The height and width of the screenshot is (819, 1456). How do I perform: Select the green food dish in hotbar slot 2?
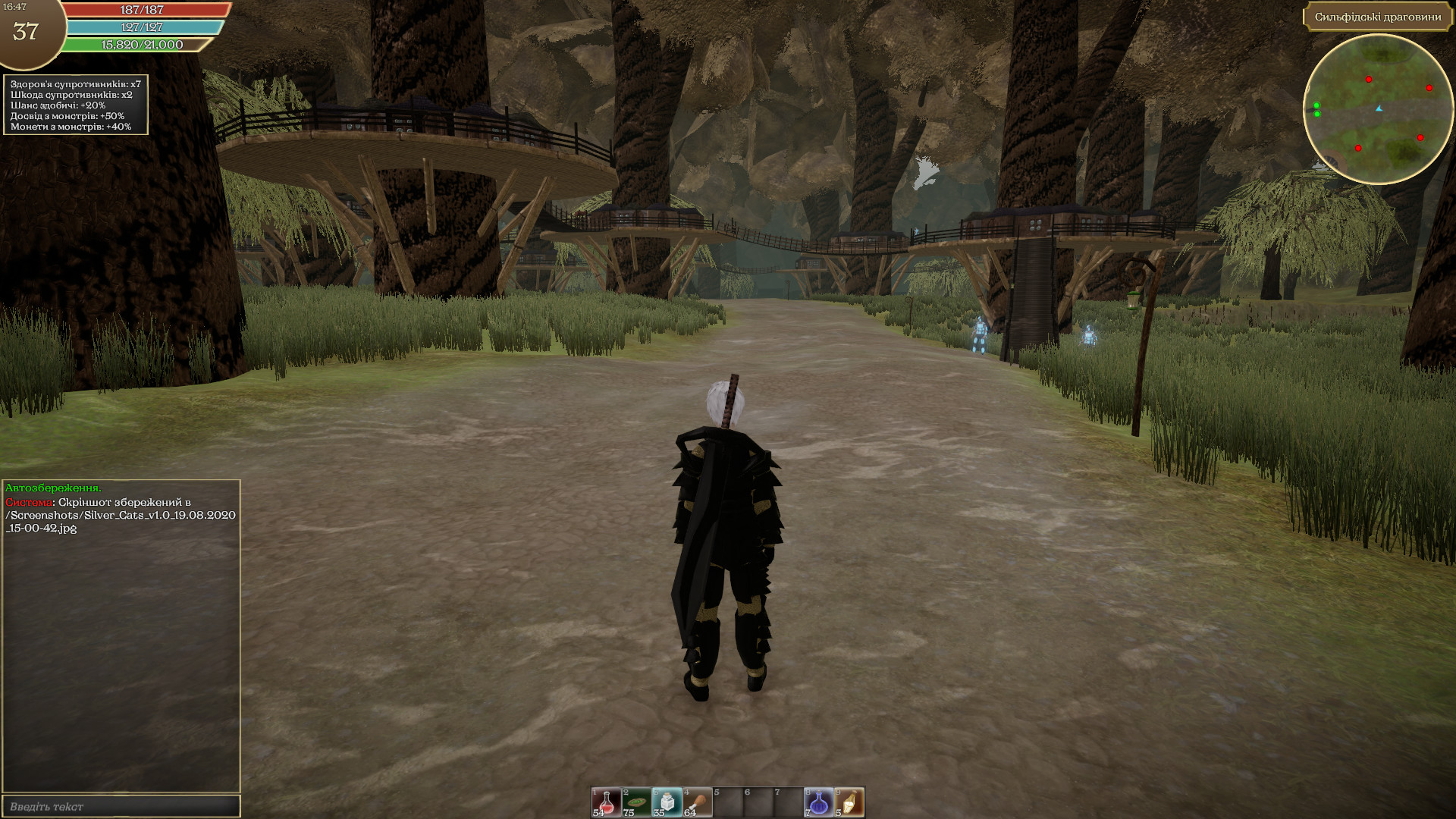tap(635, 802)
